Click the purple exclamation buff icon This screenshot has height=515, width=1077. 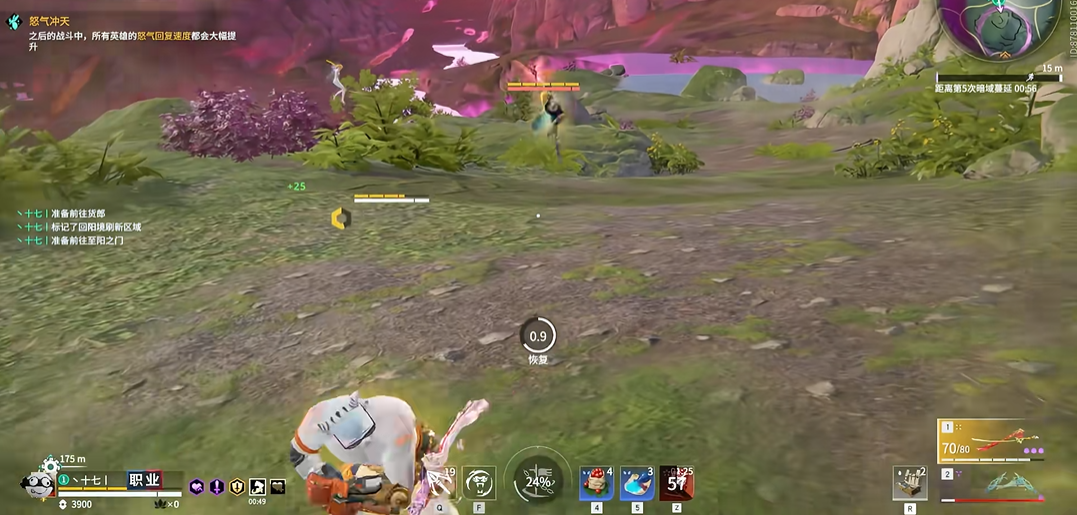(x=217, y=487)
